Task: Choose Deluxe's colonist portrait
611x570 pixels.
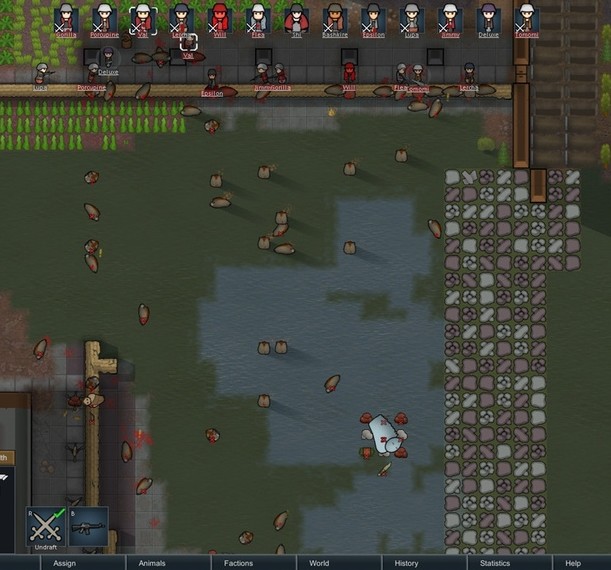Action: (x=488, y=18)
